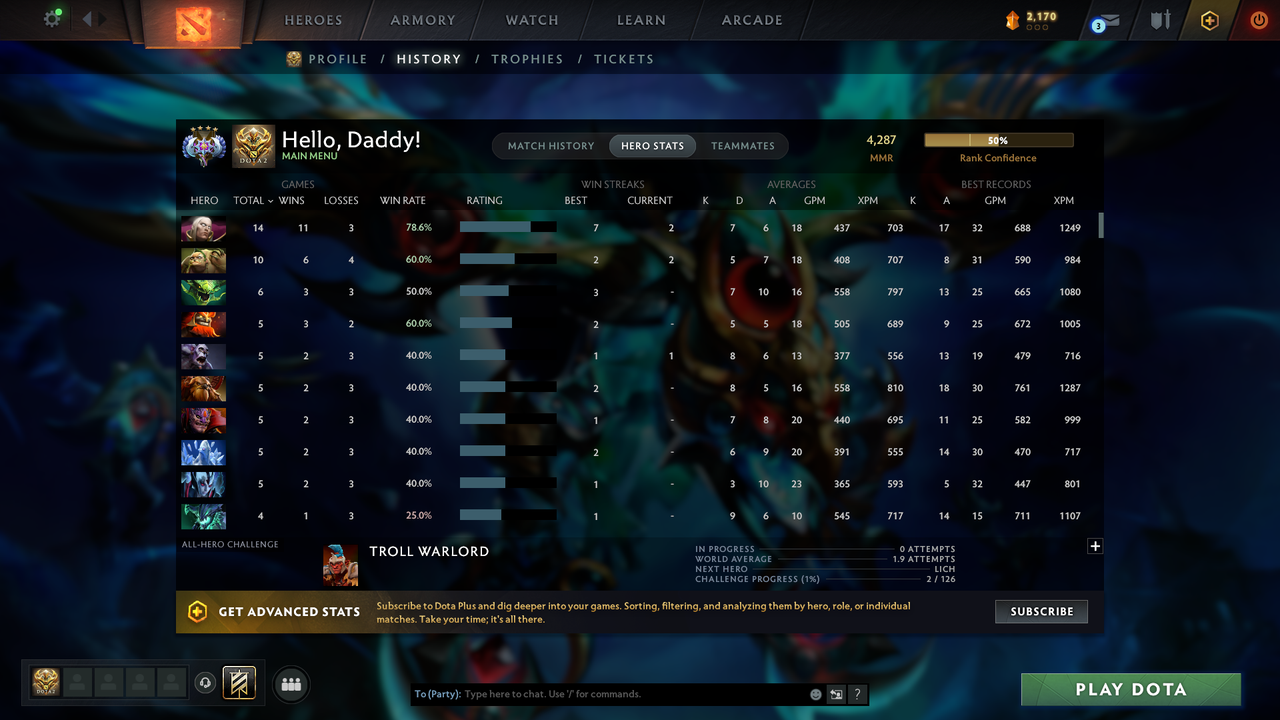Click the SUBSCRIBE button for Dota Plus

pyautogui.click(x=1041, y=611)
